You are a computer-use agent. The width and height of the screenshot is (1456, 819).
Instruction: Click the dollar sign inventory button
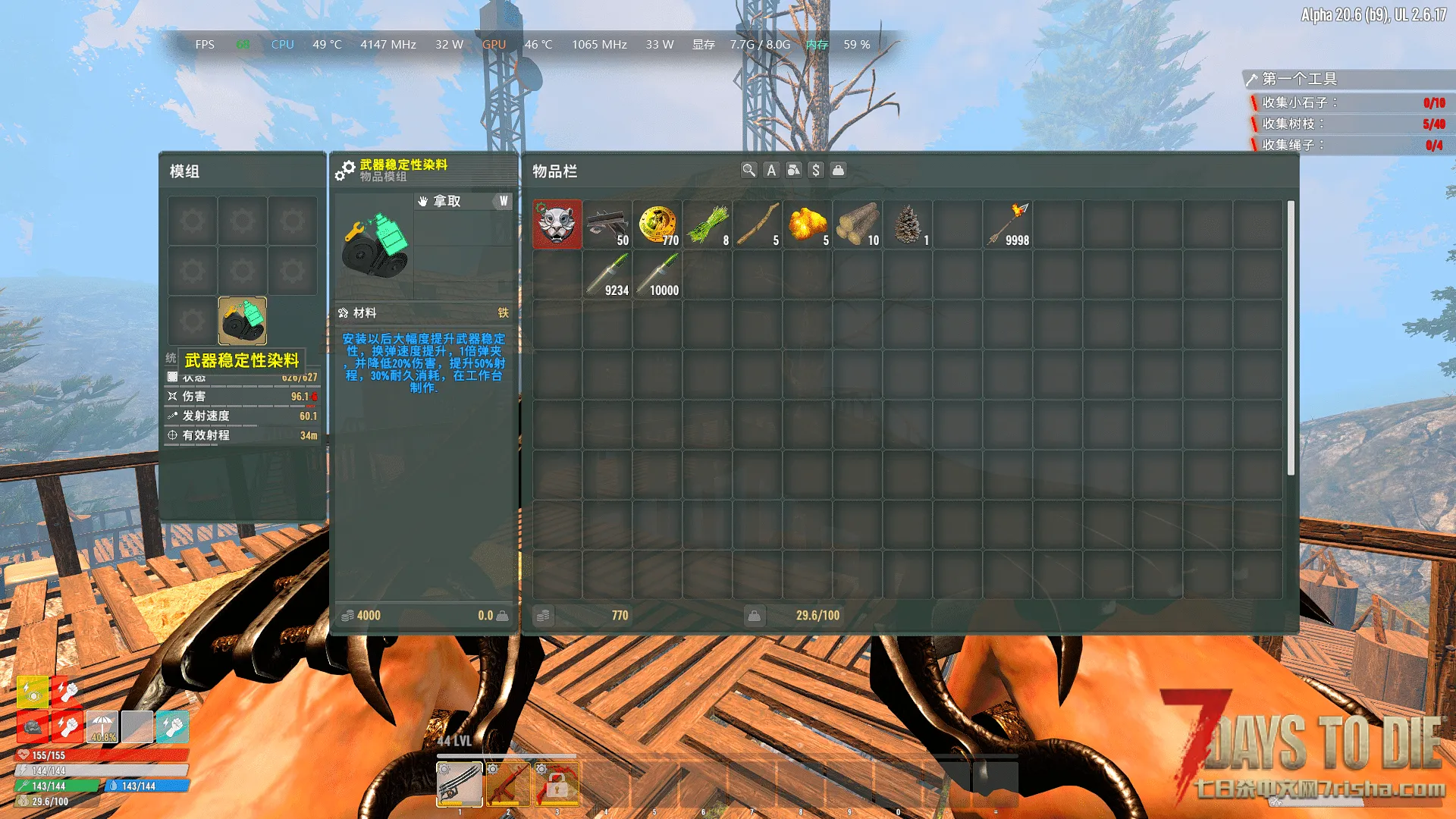click(x=816, y=171)
